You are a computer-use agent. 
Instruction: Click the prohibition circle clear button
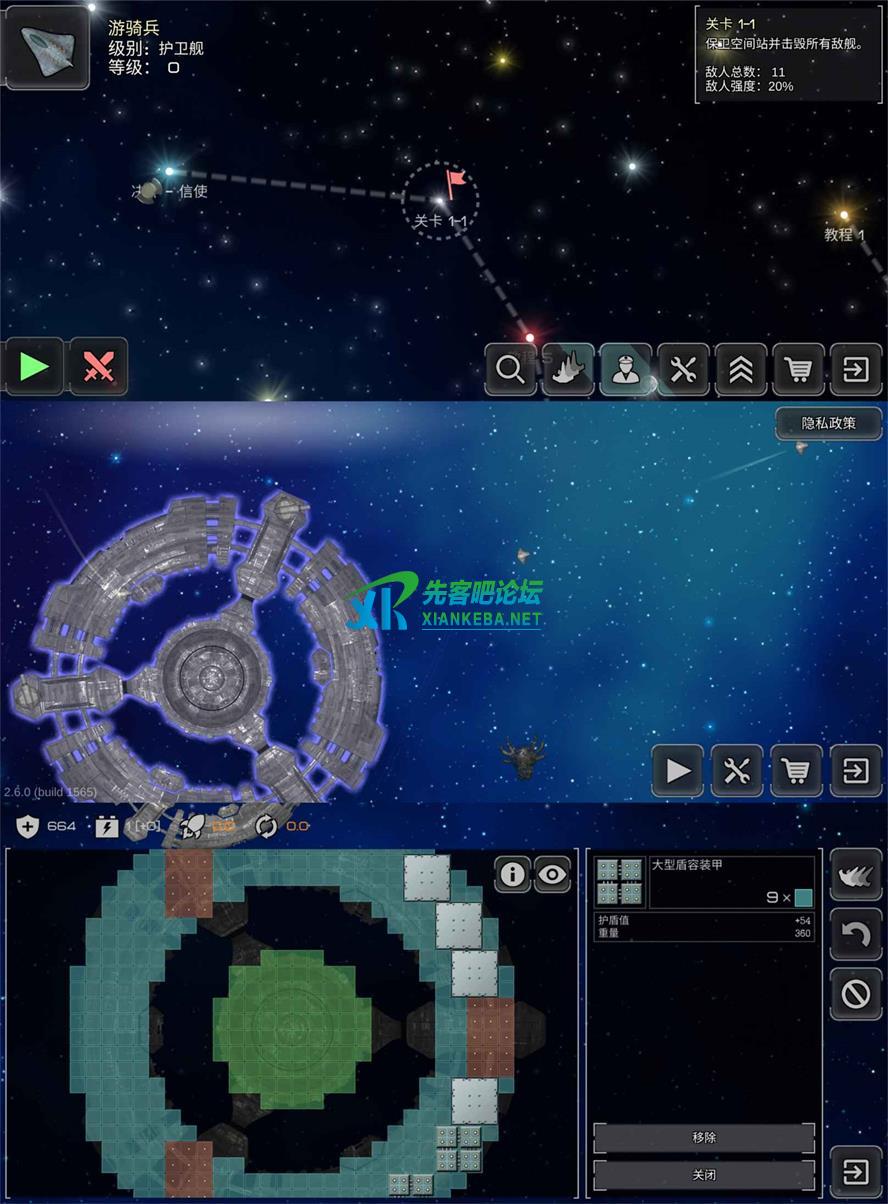pos(856,994)
